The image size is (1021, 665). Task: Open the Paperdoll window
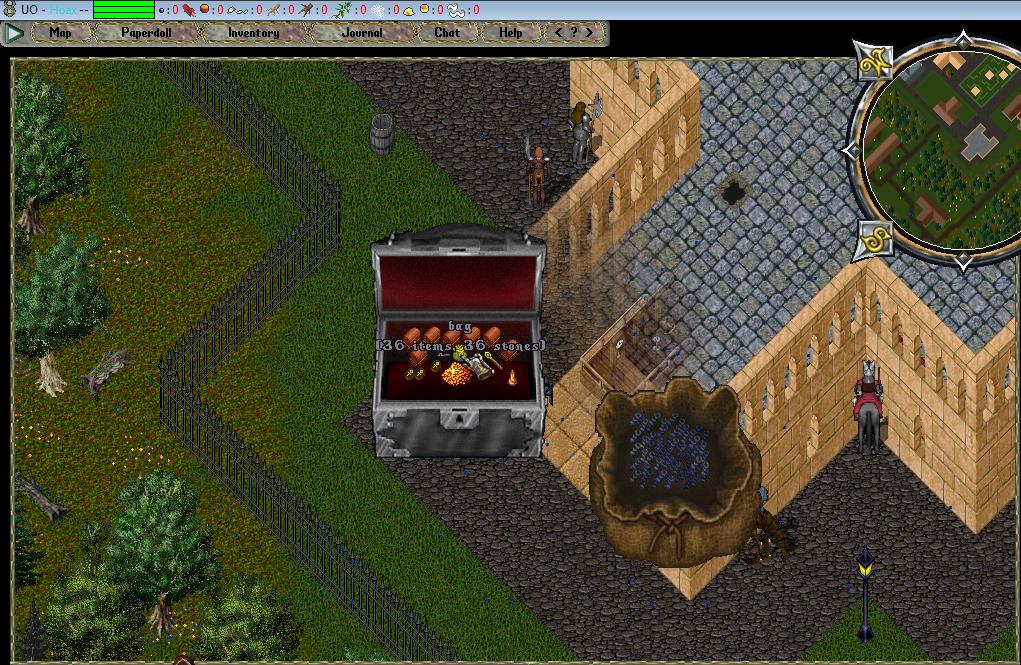[x=146, y=32]
